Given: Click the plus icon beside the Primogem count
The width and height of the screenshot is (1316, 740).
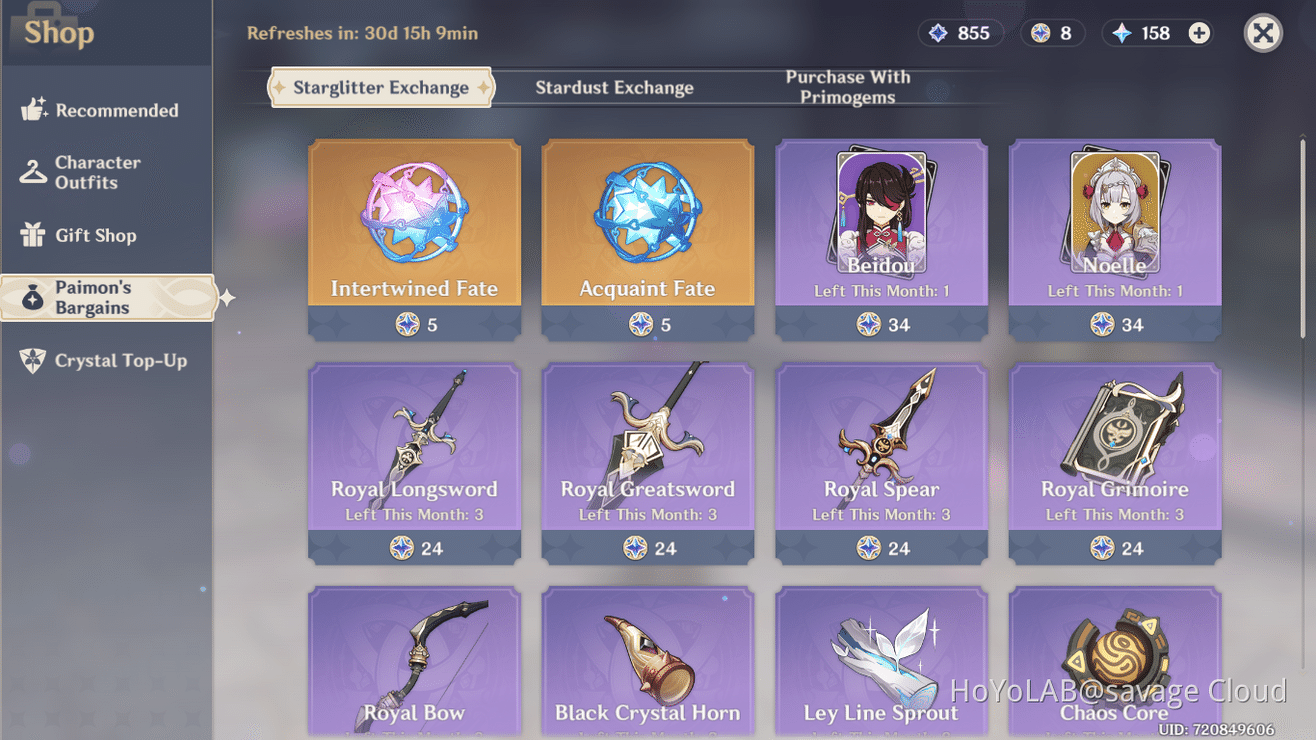Looking at the screenshot, I should tap(1198, 32).
